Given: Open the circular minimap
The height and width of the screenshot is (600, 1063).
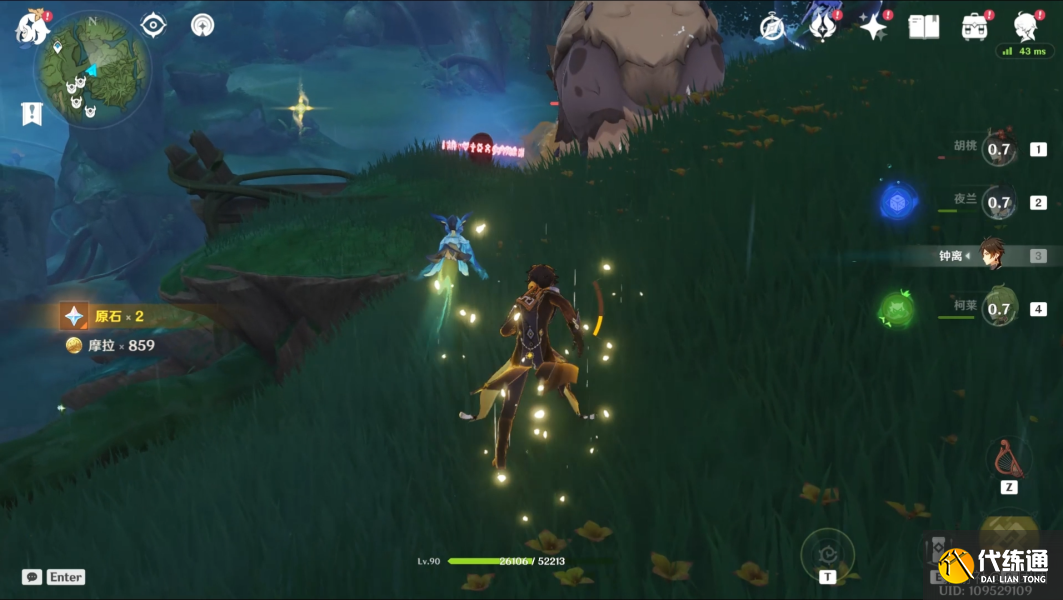Looking at the screenshot, I should 92,68.
